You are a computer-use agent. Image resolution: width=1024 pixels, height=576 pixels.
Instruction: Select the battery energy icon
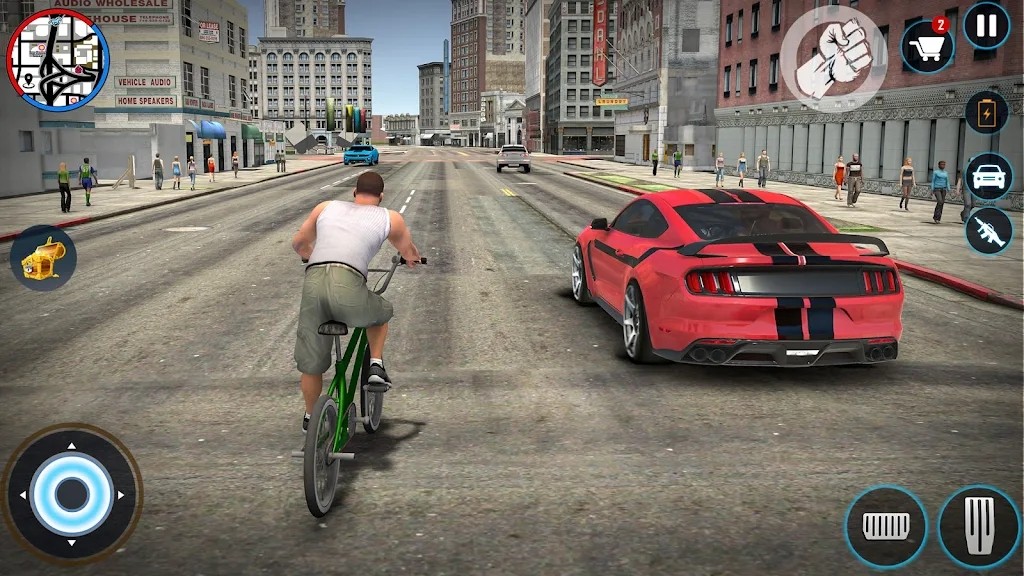click(x=986, y=113)
